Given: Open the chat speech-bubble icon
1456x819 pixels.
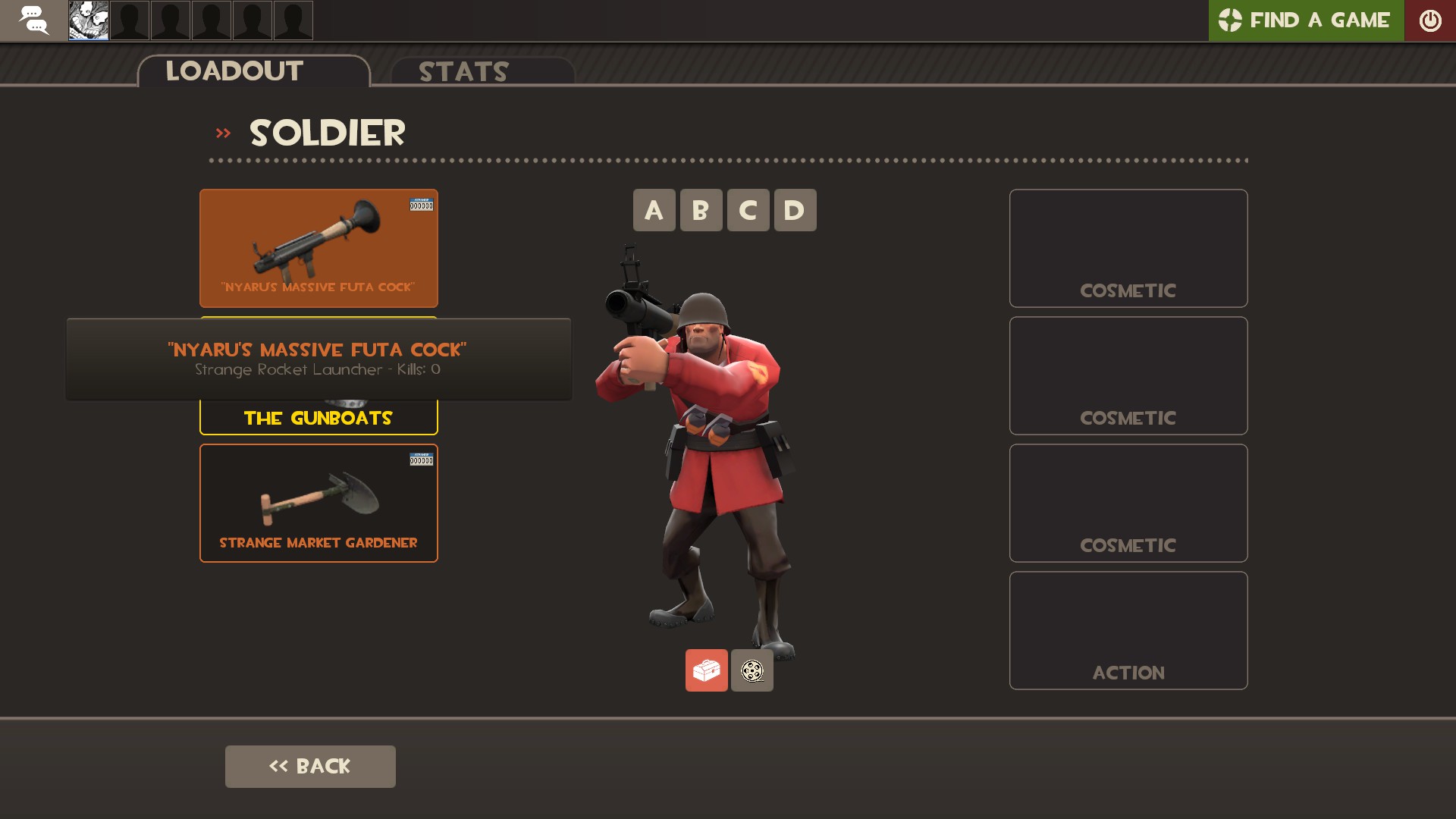Looking at the screenshot, I should tap(33, 20).
